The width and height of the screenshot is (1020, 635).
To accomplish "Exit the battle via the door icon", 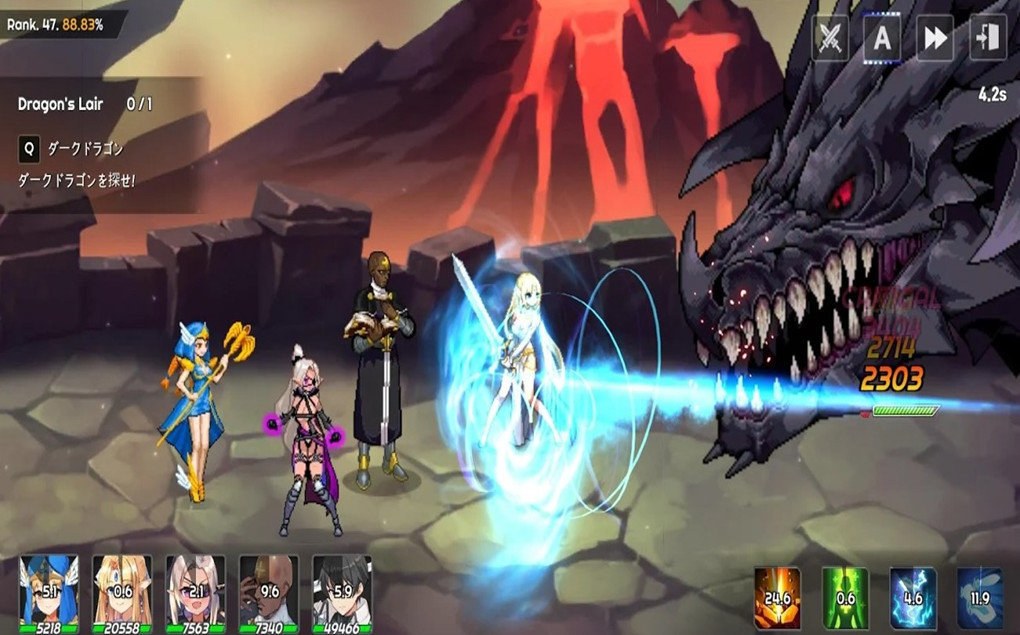I will pos(987,39).
